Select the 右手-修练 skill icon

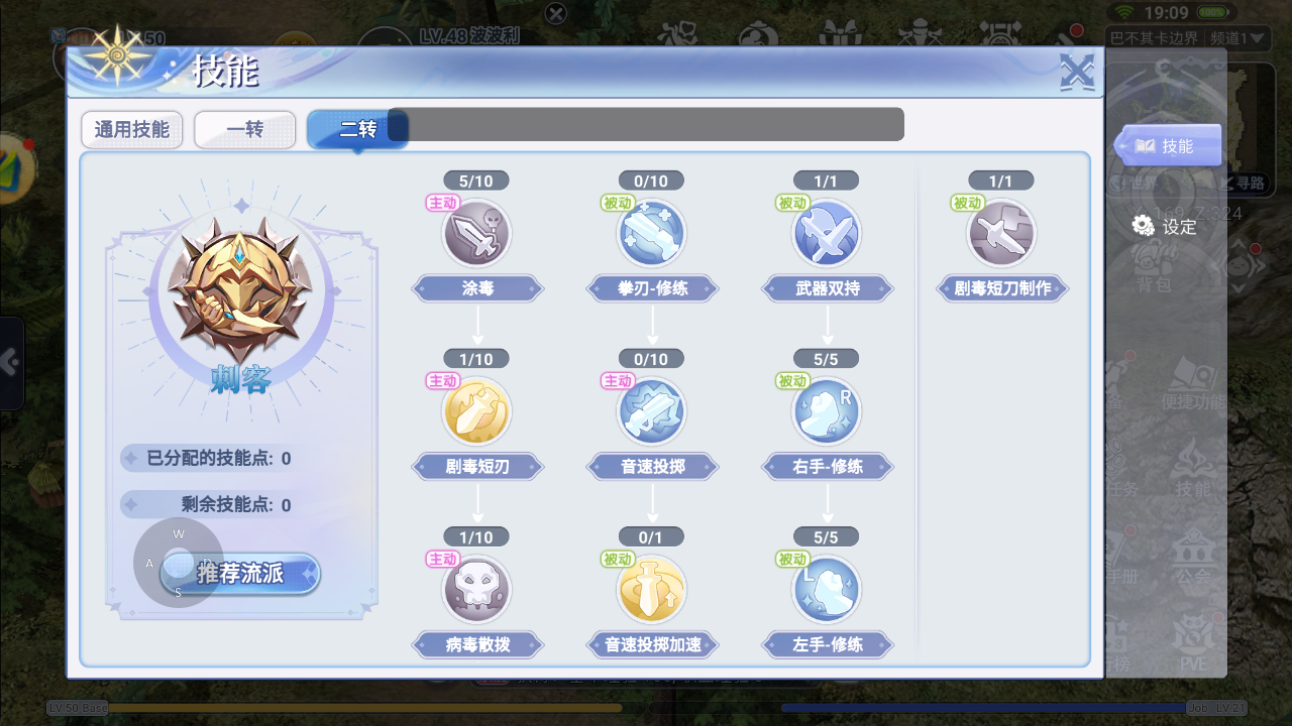[x=826, y=412]
